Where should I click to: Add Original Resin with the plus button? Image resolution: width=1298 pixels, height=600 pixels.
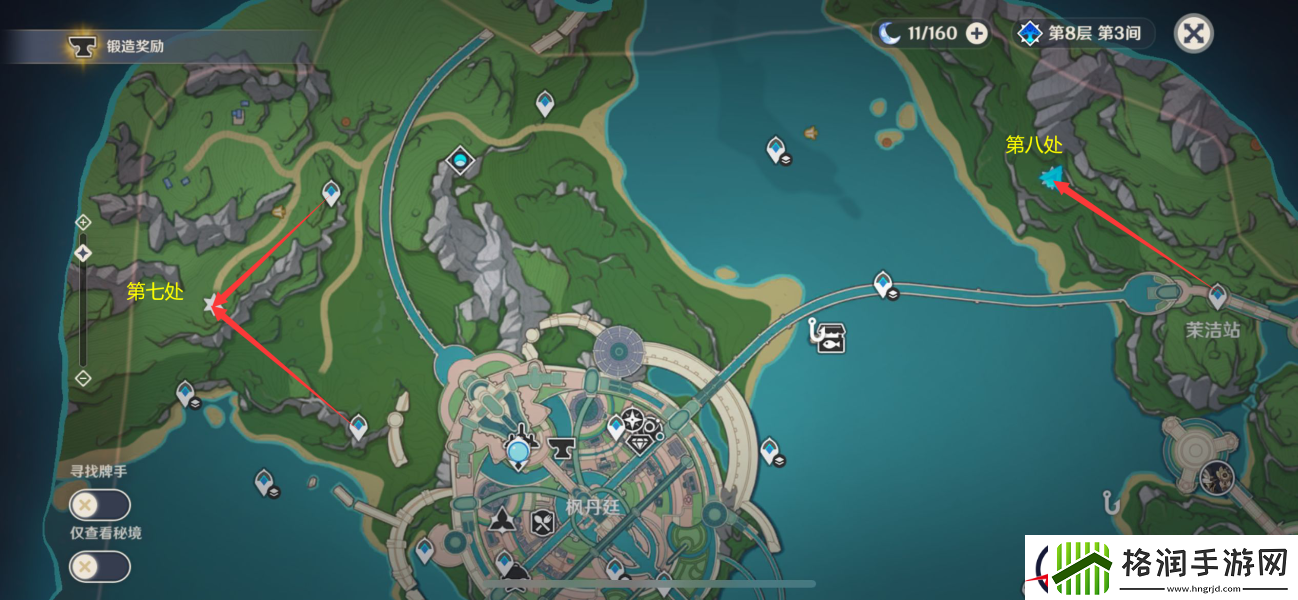click(976, 34)
